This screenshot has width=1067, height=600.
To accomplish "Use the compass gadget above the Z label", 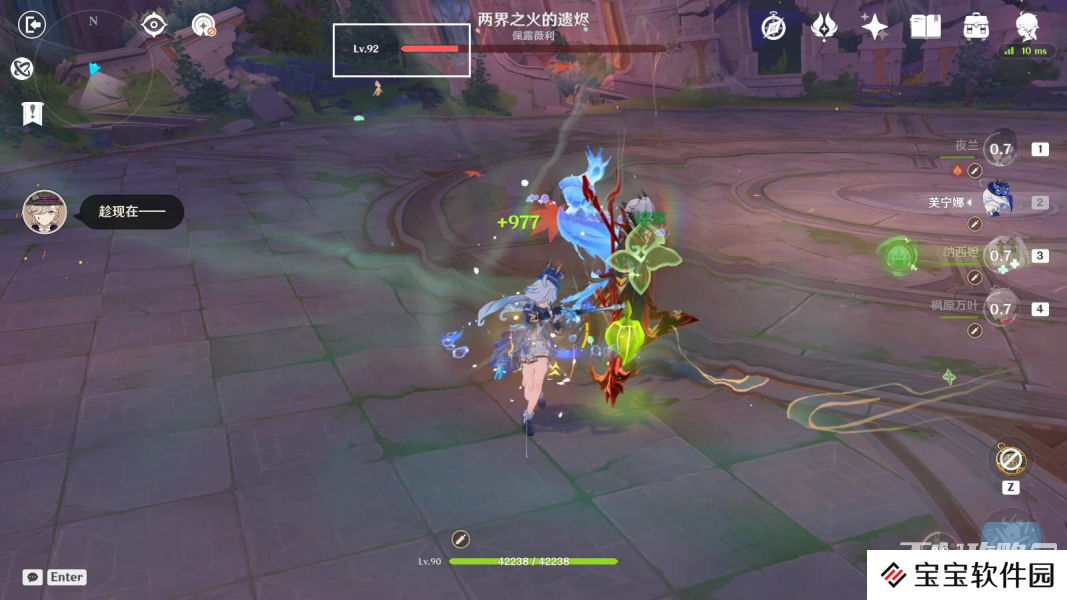I will click(x=1009, y=461).
